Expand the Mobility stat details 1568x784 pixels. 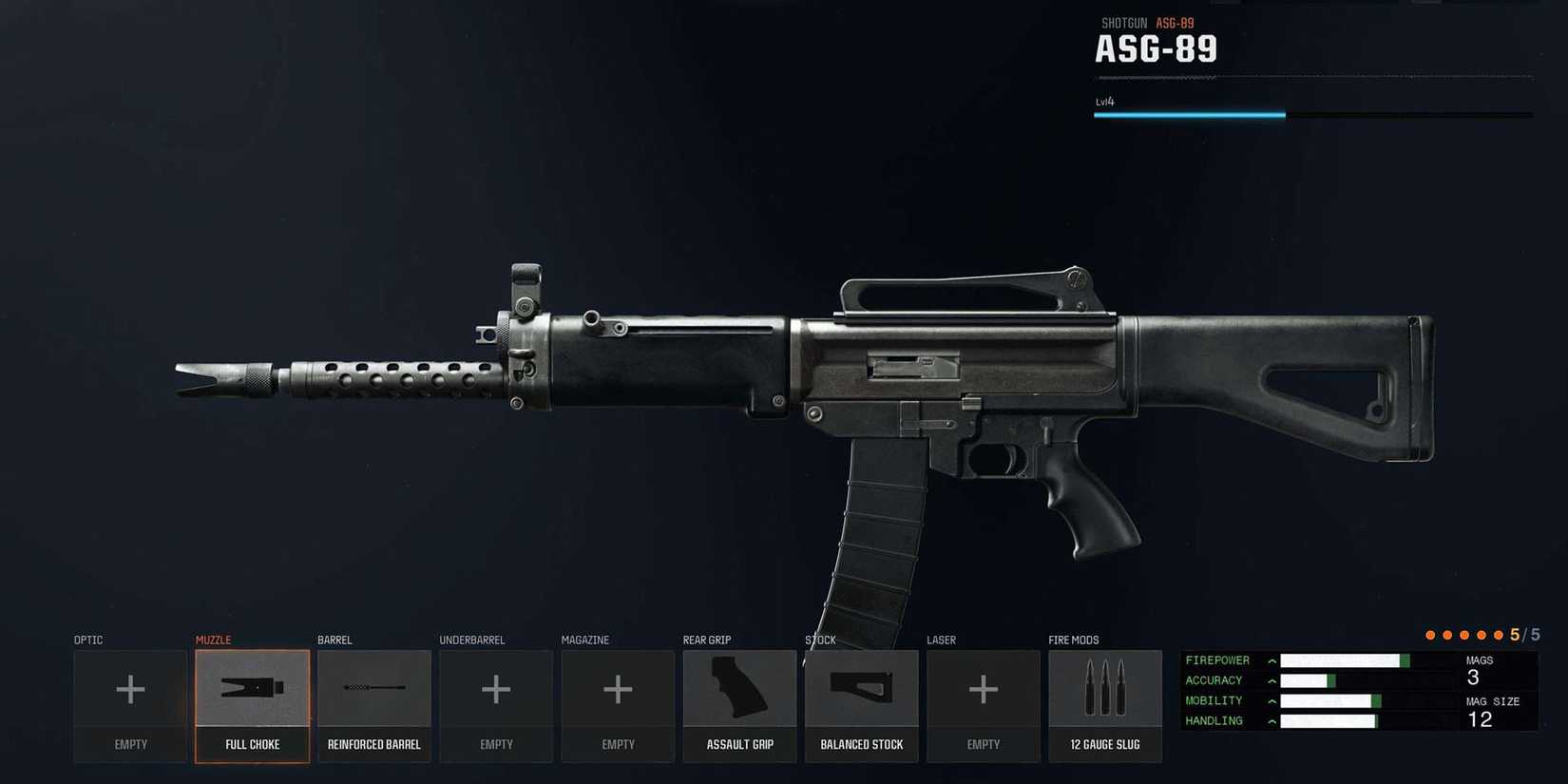(1272, 700)
